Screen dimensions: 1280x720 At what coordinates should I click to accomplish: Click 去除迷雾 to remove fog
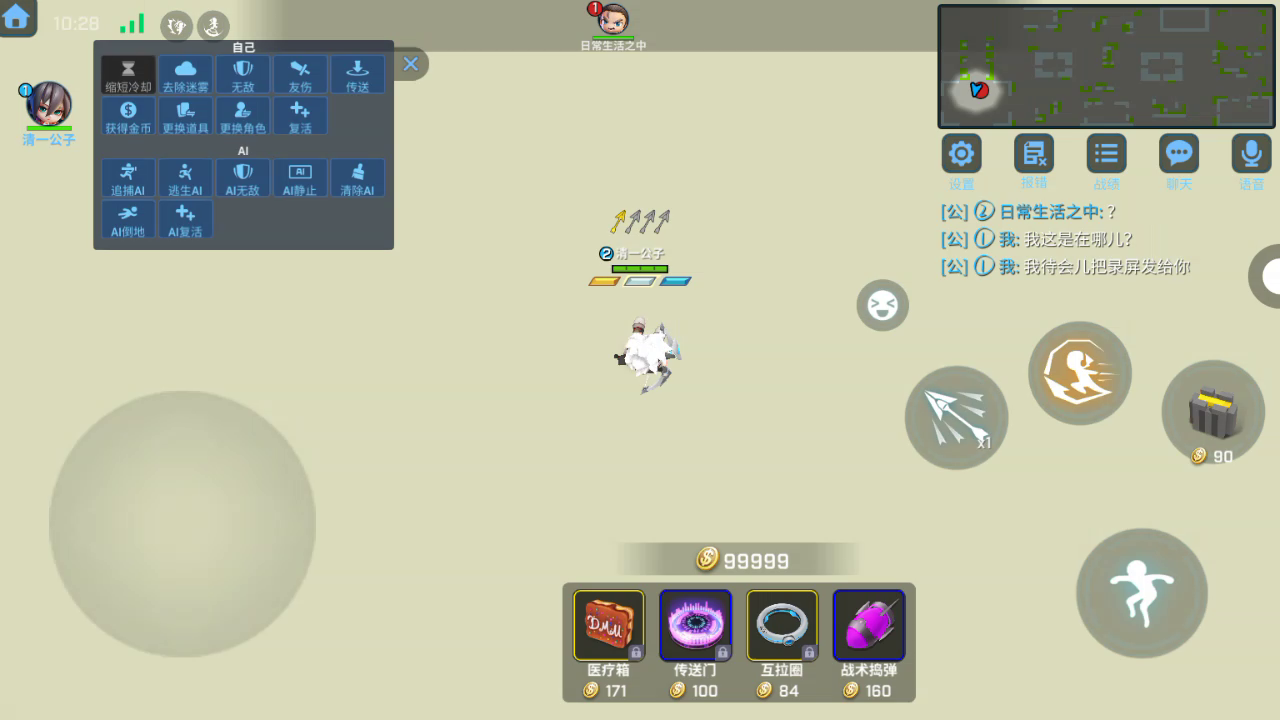click(x=186, y=75)
